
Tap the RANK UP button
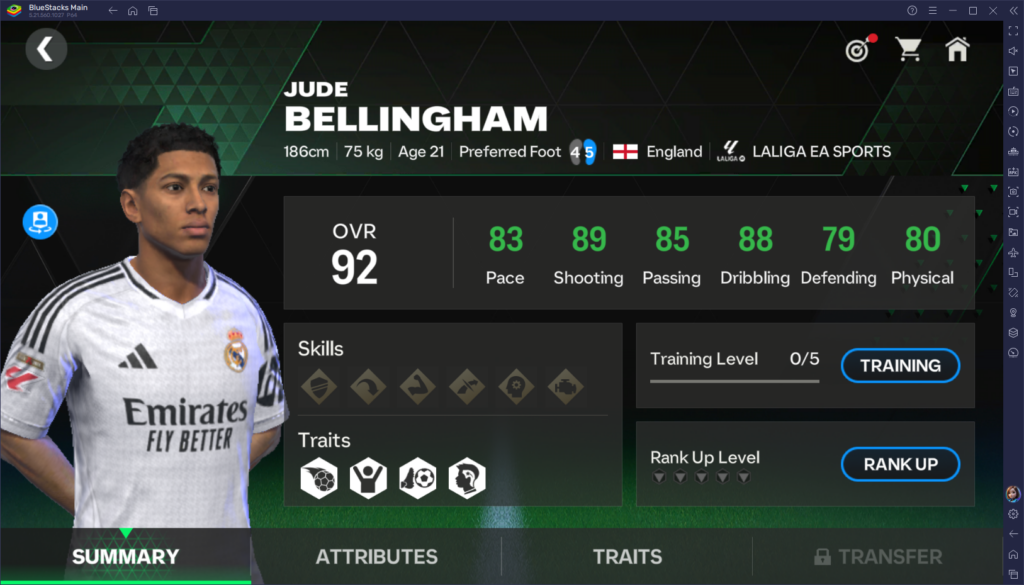[900, 464]
